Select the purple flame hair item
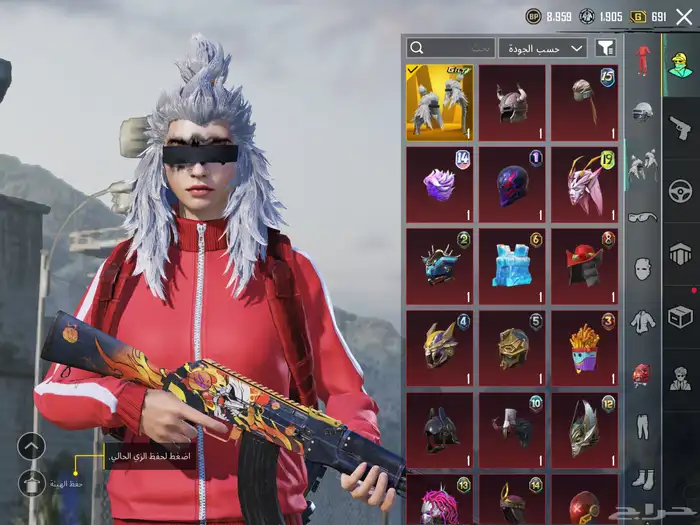700x525 pixels. point(440,185)
